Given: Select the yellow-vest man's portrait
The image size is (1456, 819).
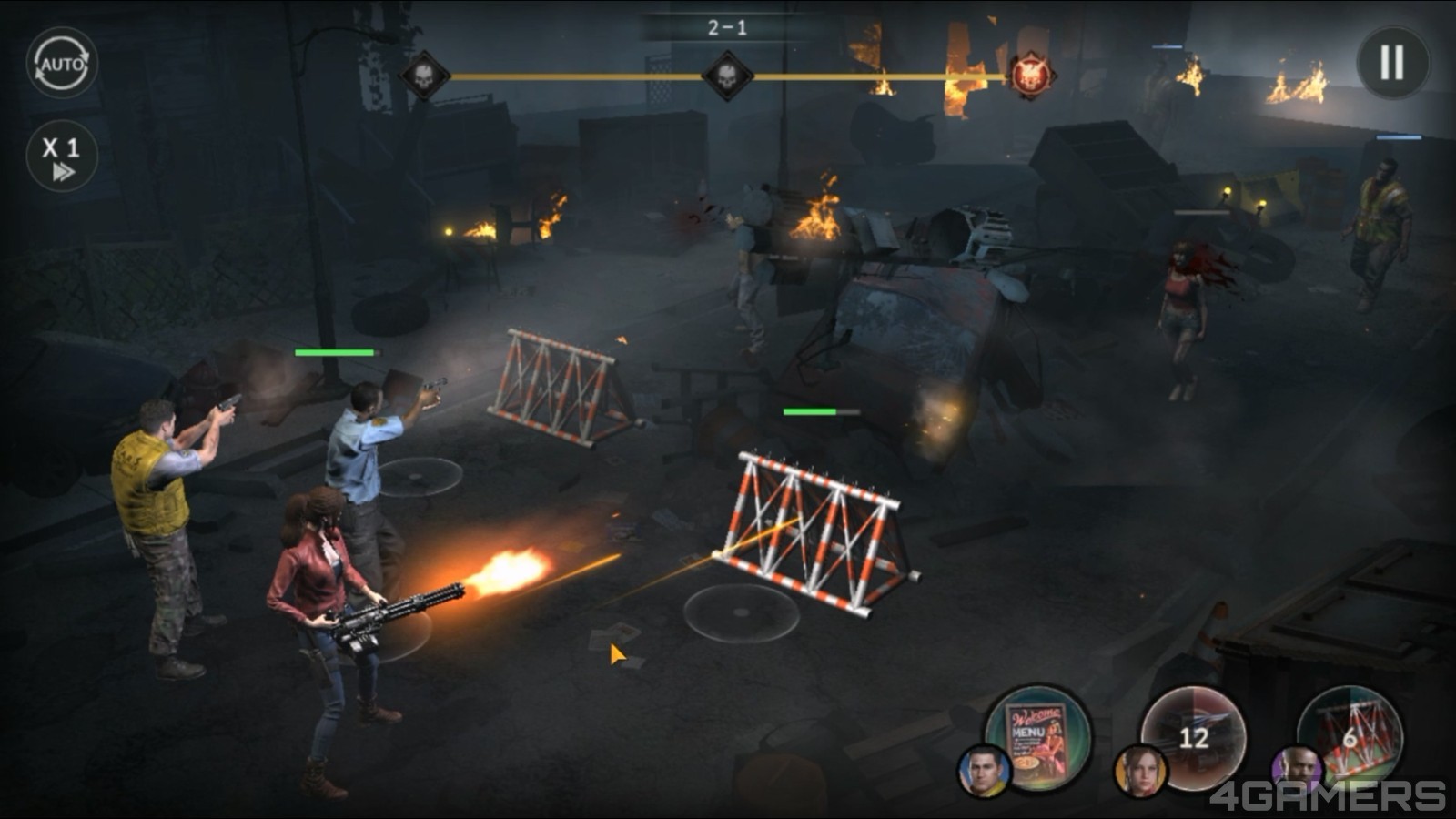Looking at the screenshot, I should (984, 771).
